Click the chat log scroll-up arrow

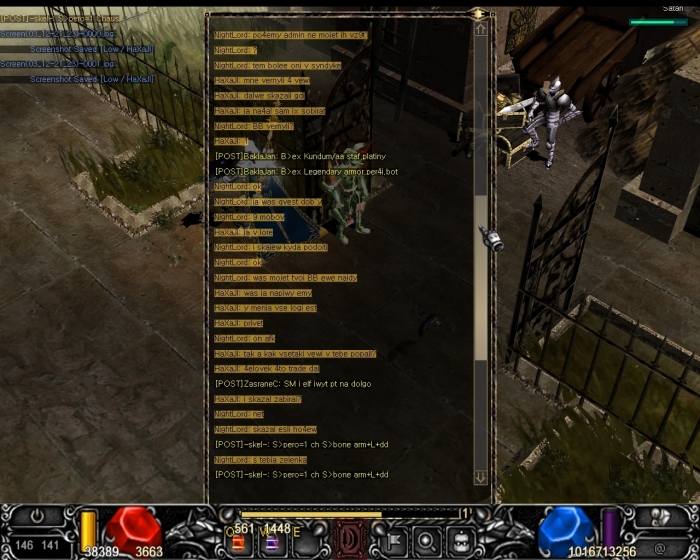481,30
